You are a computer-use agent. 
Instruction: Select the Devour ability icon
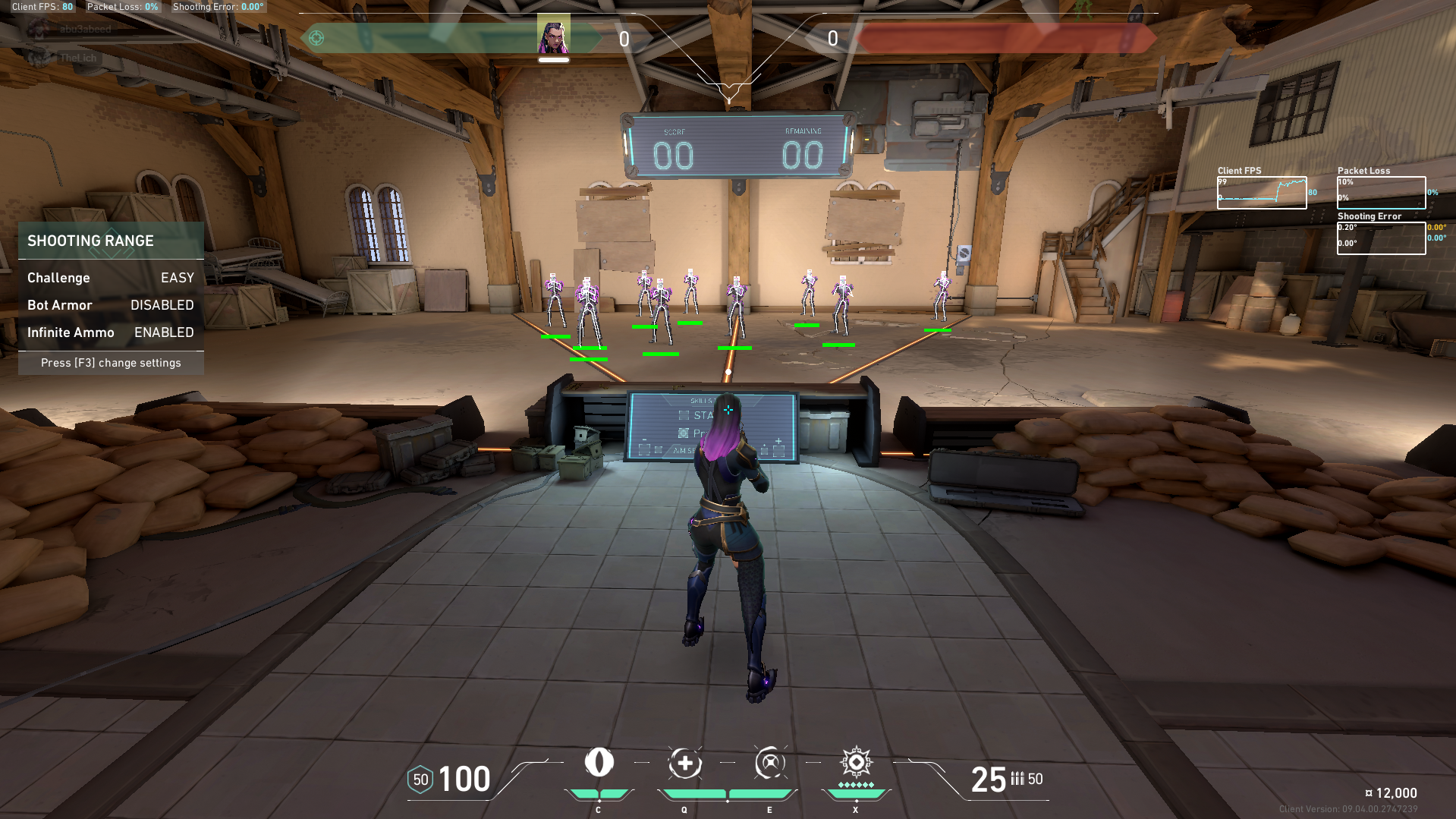point(684,763)
